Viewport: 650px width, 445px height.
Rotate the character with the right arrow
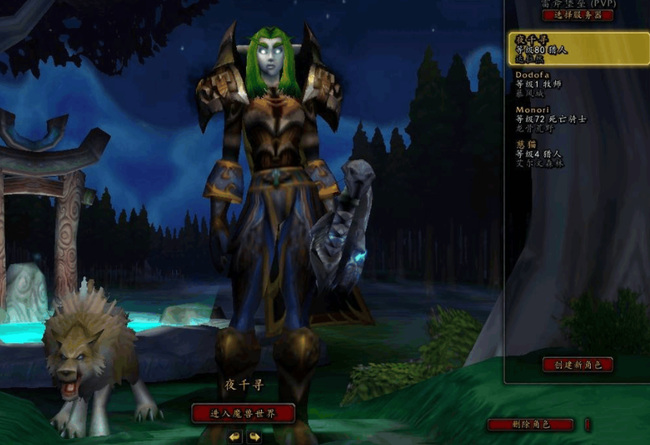point(254,436)
